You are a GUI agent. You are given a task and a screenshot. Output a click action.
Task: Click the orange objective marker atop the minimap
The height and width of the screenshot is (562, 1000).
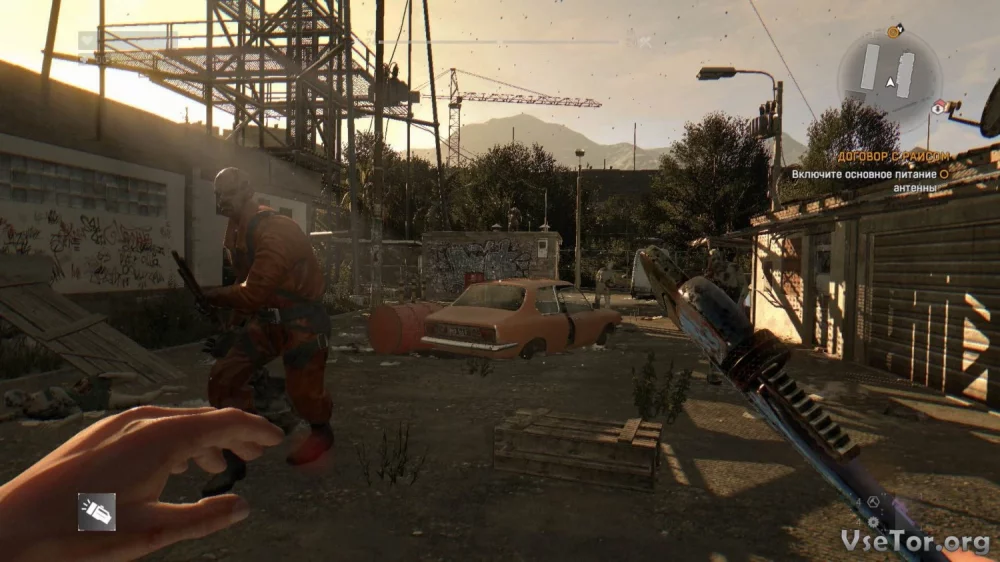pos(893,31)
